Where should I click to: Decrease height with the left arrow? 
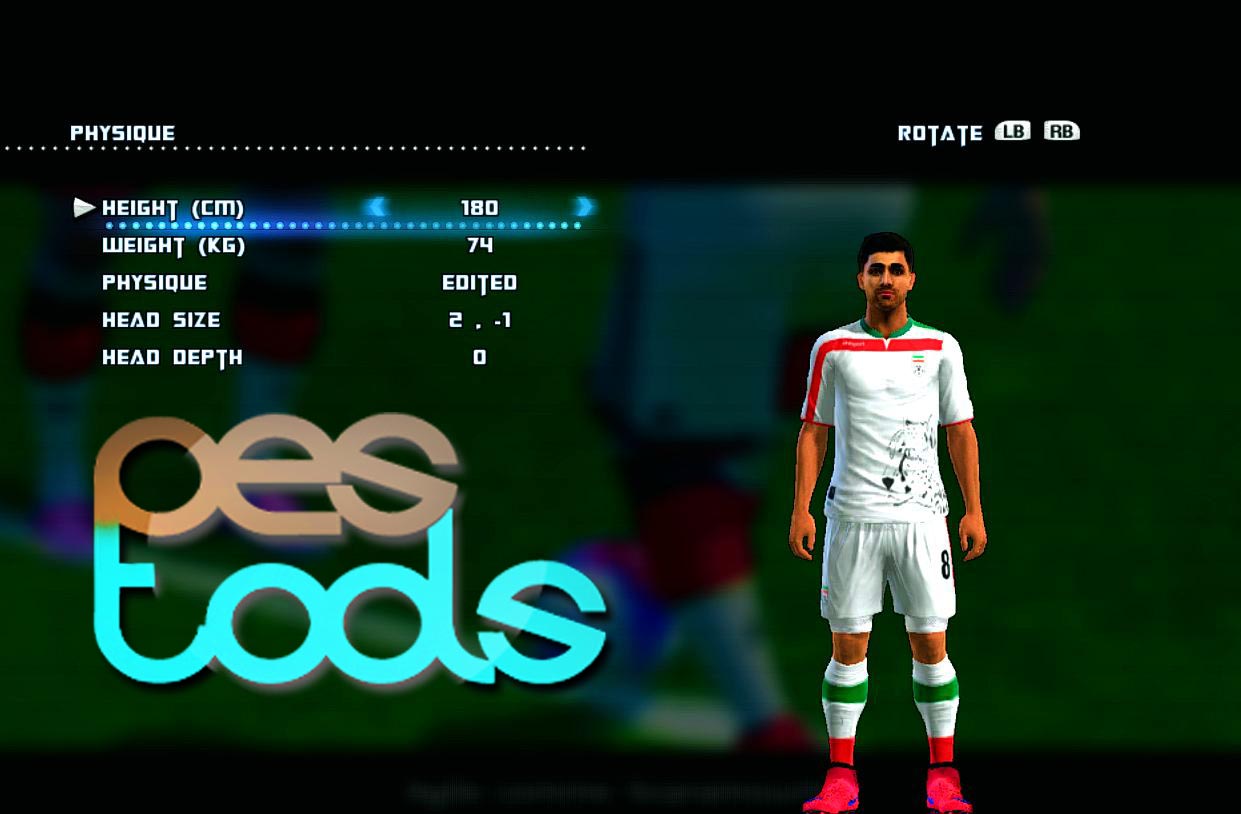coord(376,207)
